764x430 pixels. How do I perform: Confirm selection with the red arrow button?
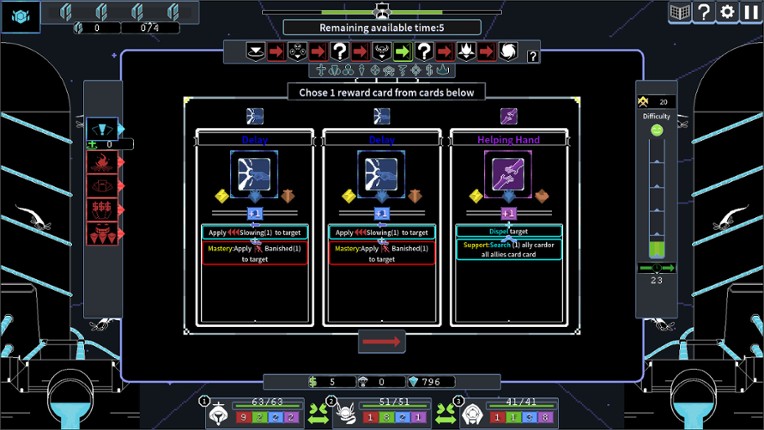point(382,342)
